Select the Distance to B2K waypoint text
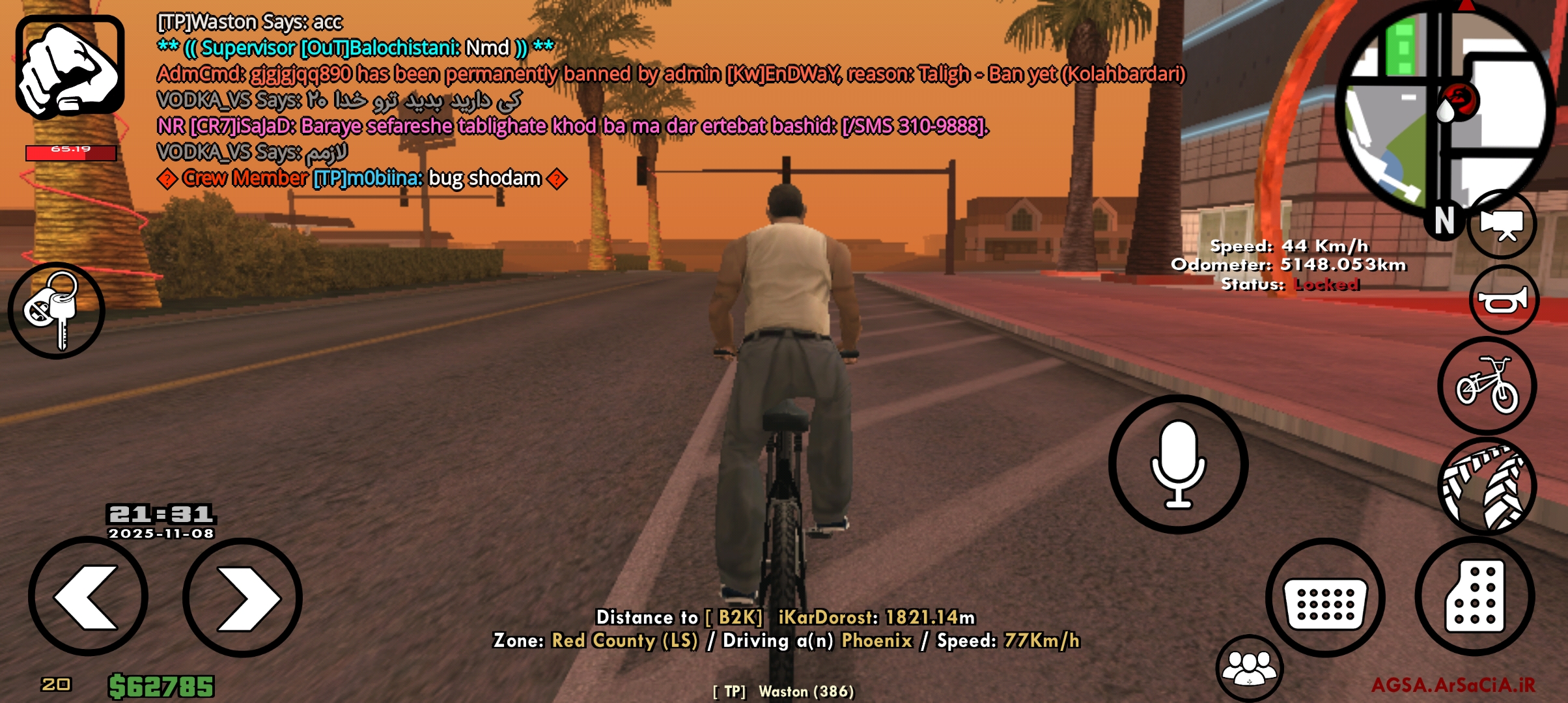The height and width of the screenshot is (703, 1568). tap(785, 617)
